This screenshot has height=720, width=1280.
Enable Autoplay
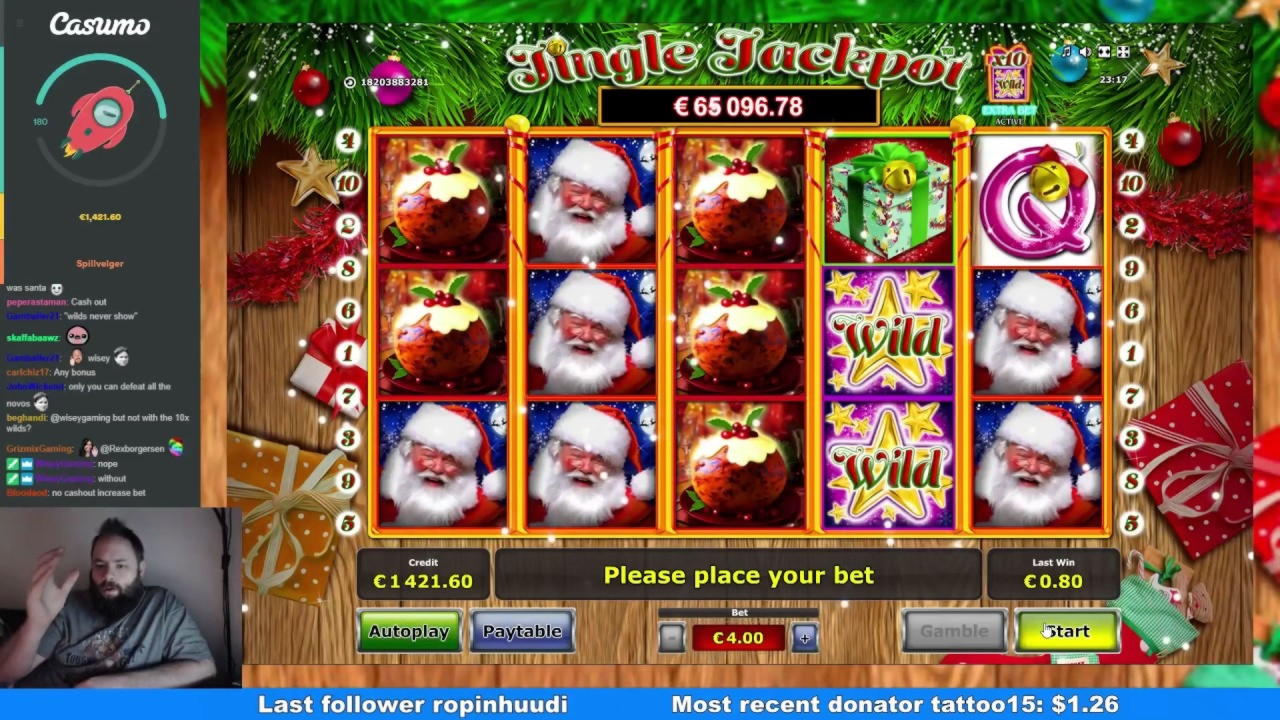[409, 630]
